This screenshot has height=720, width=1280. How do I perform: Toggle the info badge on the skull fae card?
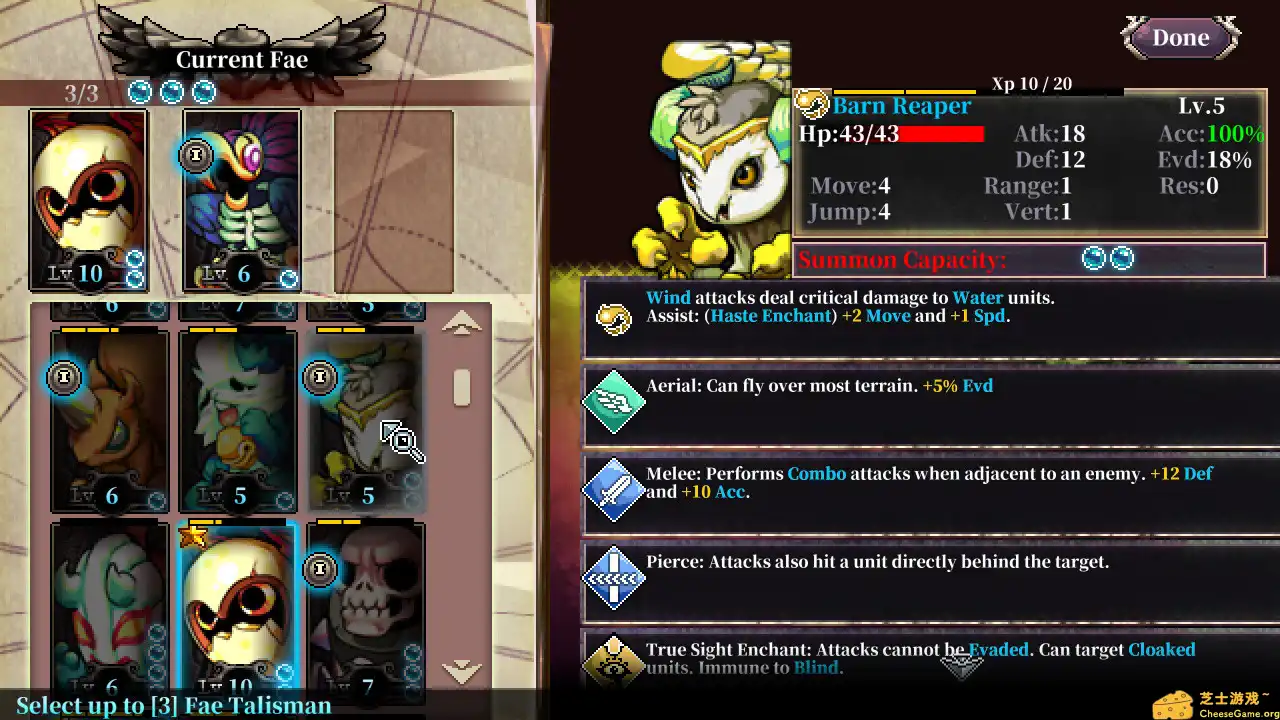point(320,569)
